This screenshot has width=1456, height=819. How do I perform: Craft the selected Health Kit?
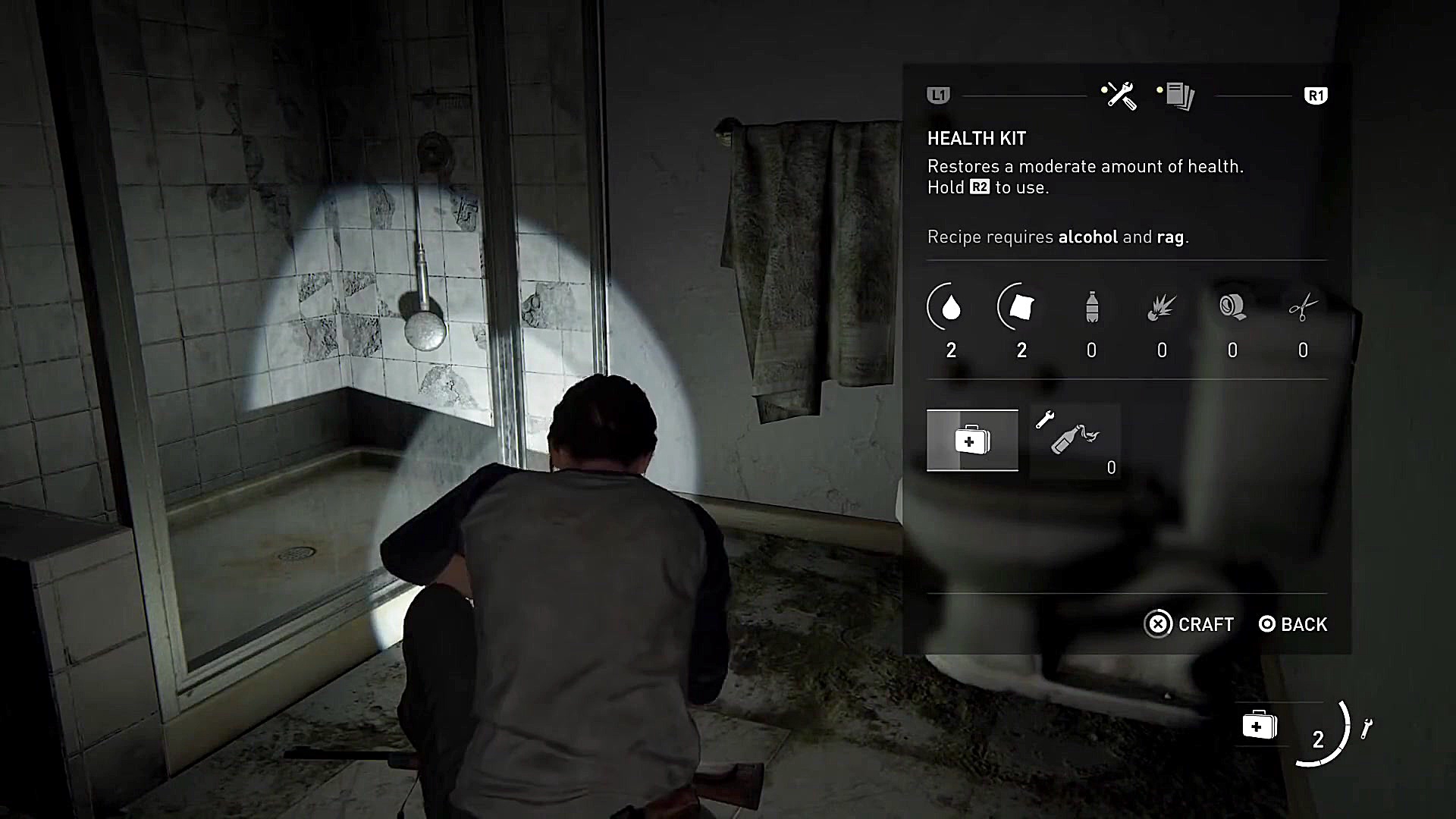click(1189, 624)
